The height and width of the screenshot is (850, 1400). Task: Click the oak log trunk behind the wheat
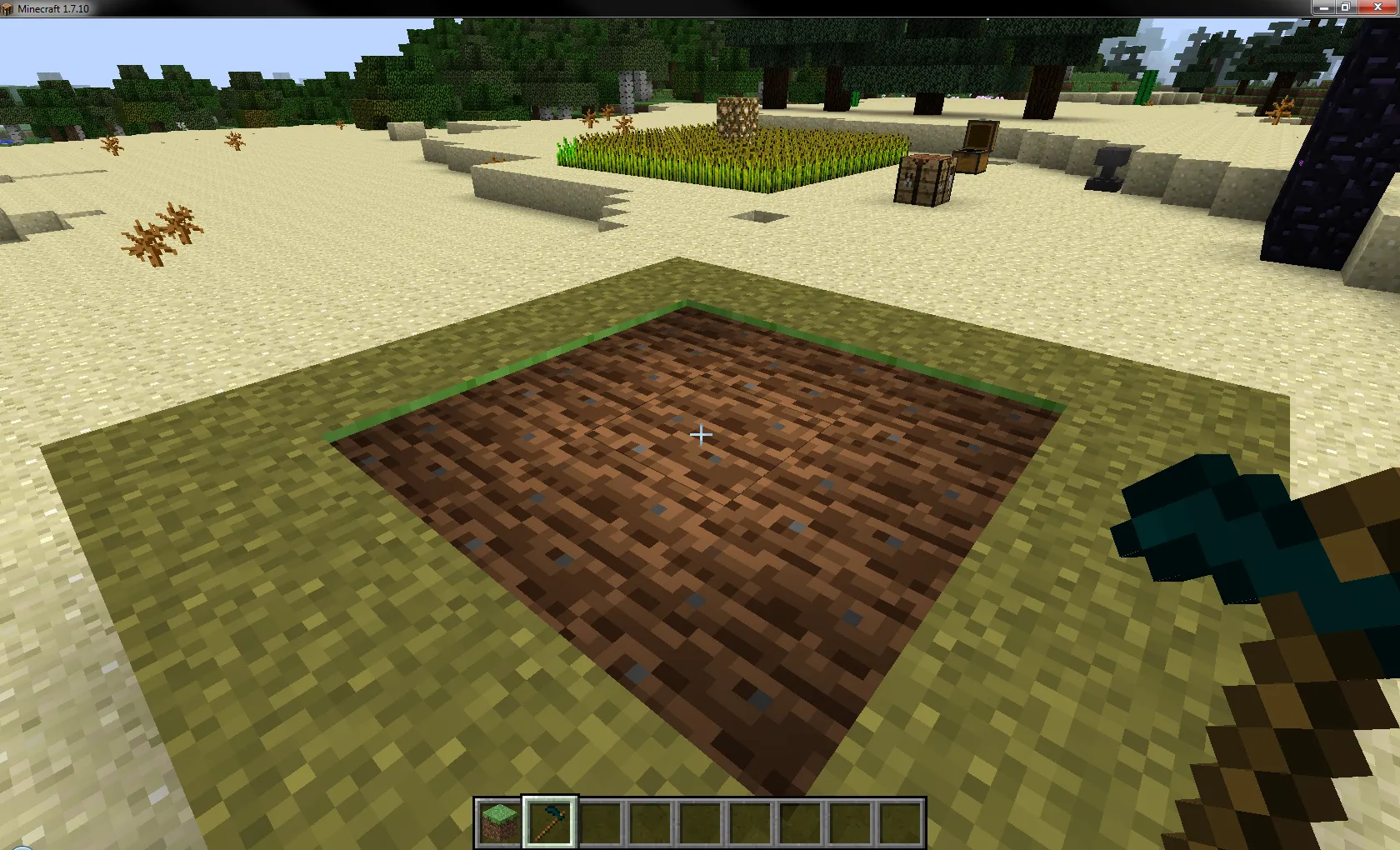(x=737, y=117)
